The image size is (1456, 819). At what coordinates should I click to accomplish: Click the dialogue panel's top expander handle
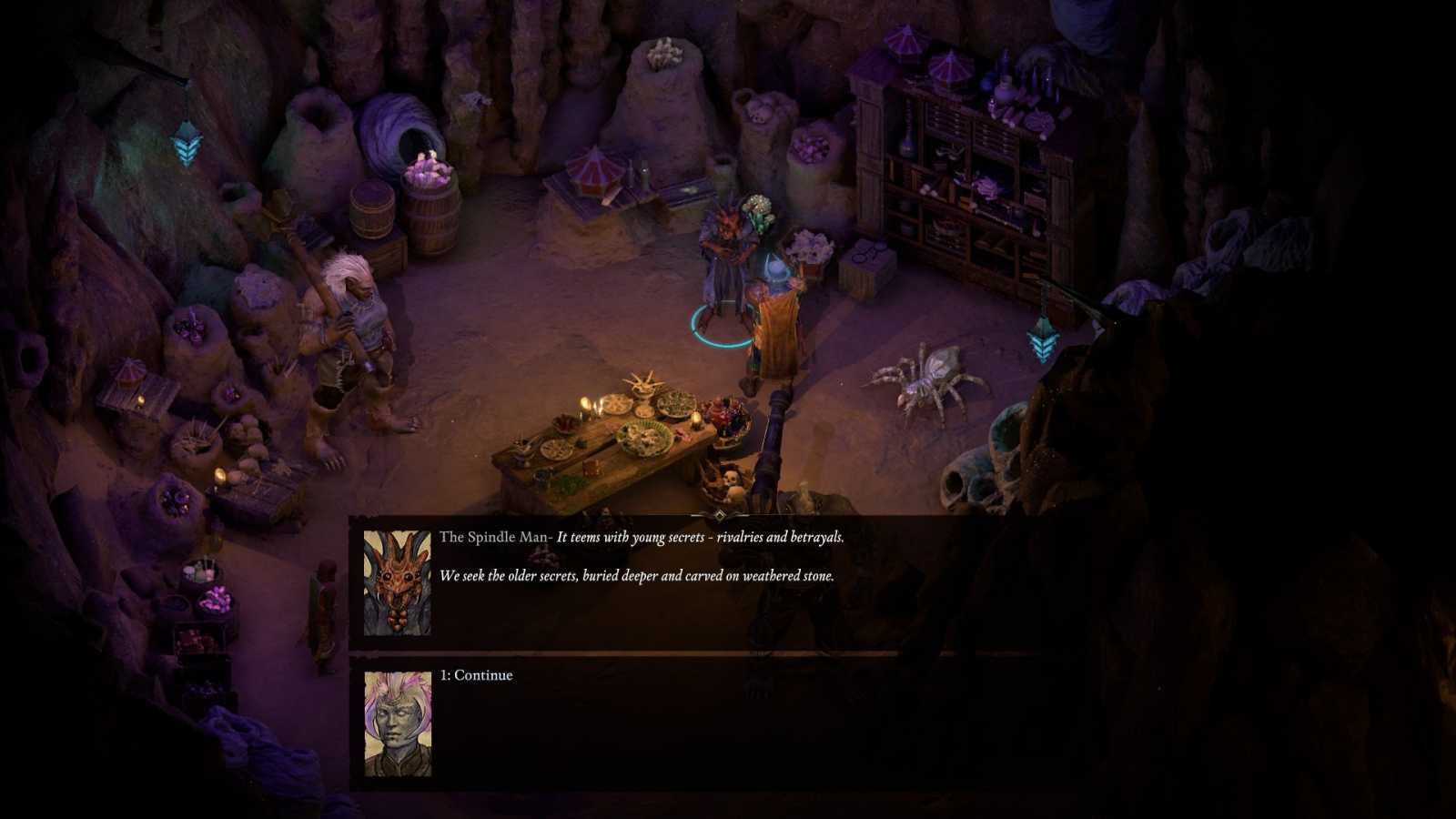(x=719, y=515)
